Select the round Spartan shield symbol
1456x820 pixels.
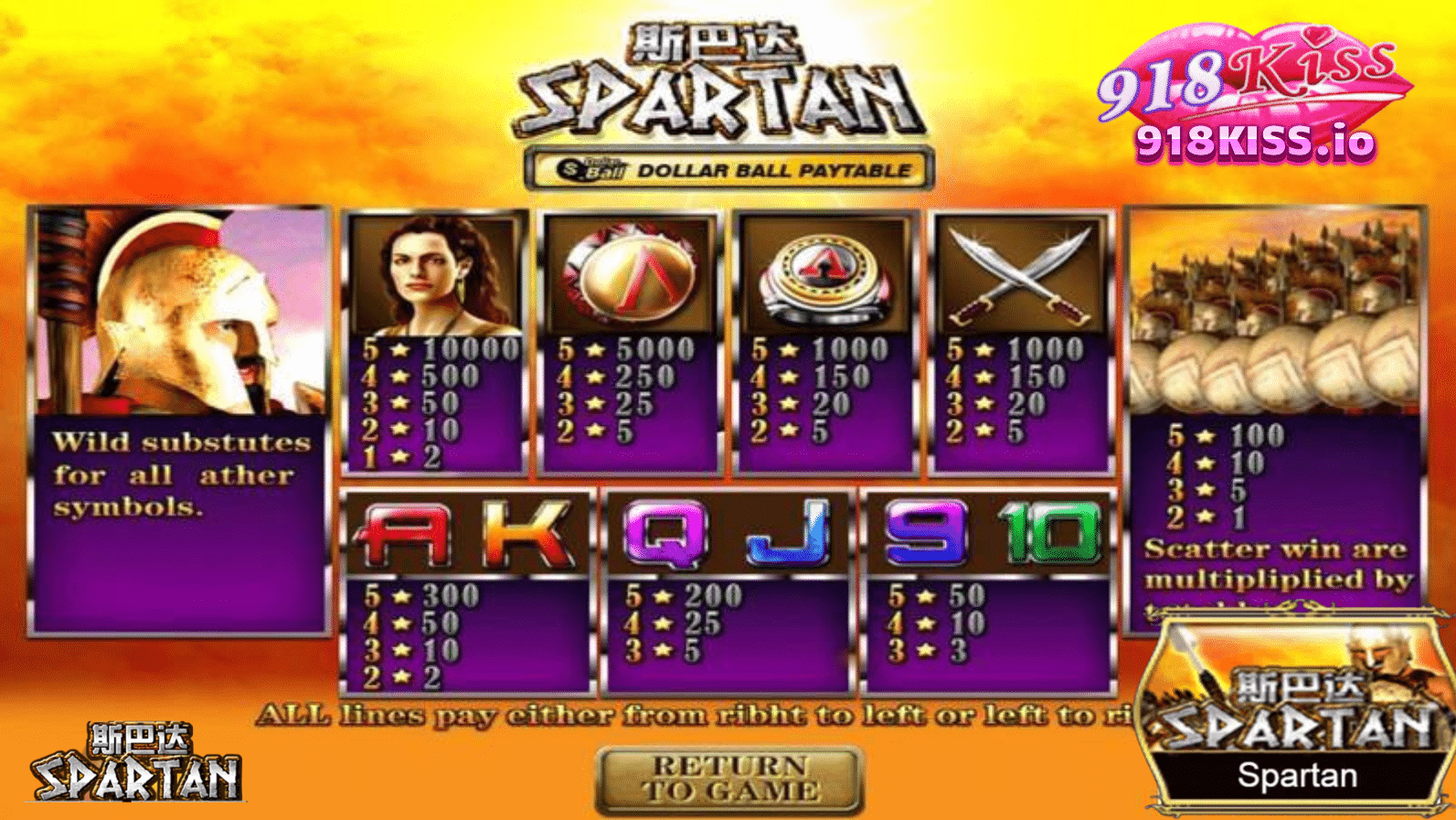coord(631,274)
